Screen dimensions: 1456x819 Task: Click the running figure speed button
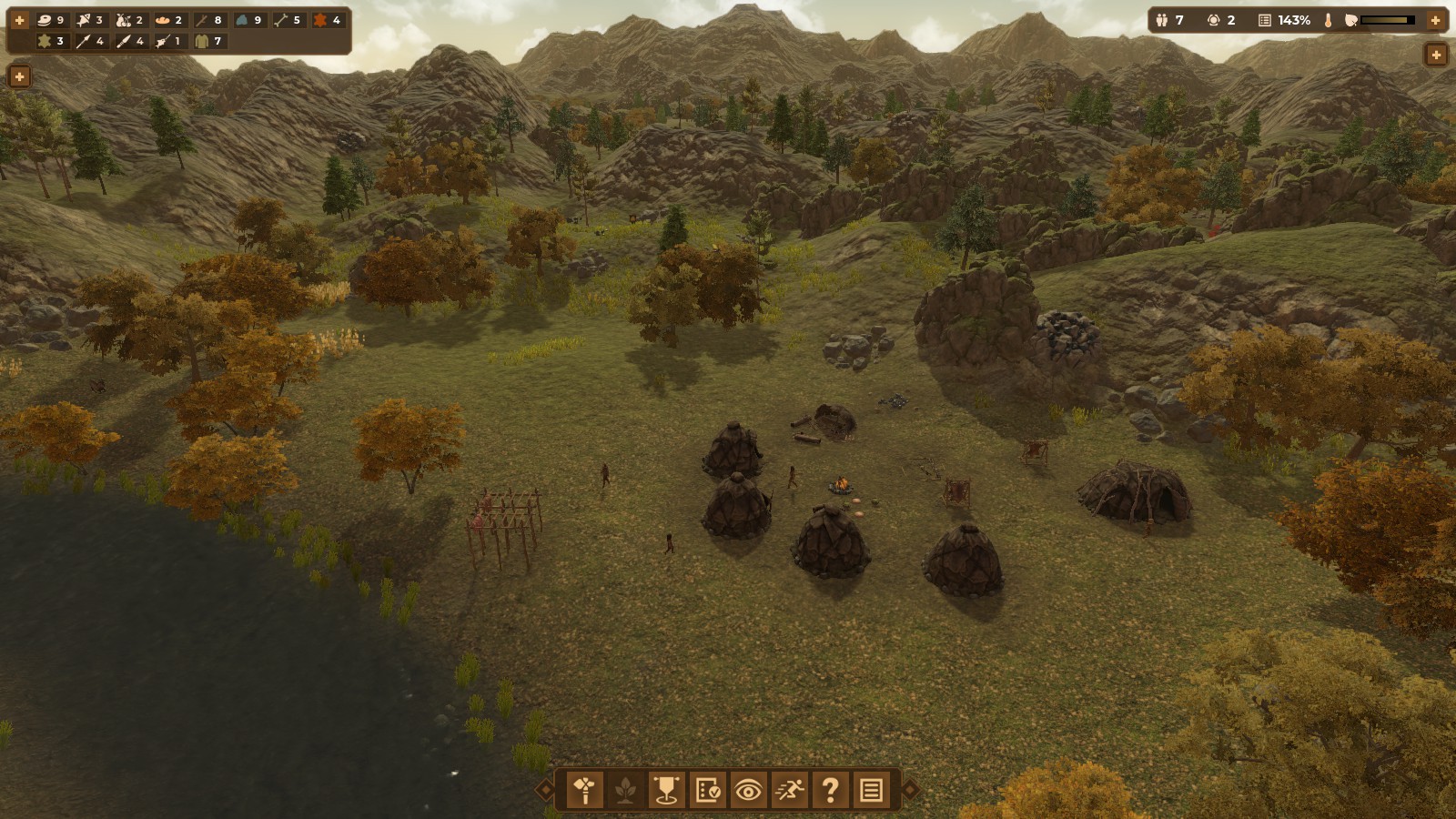coord(789,790)
